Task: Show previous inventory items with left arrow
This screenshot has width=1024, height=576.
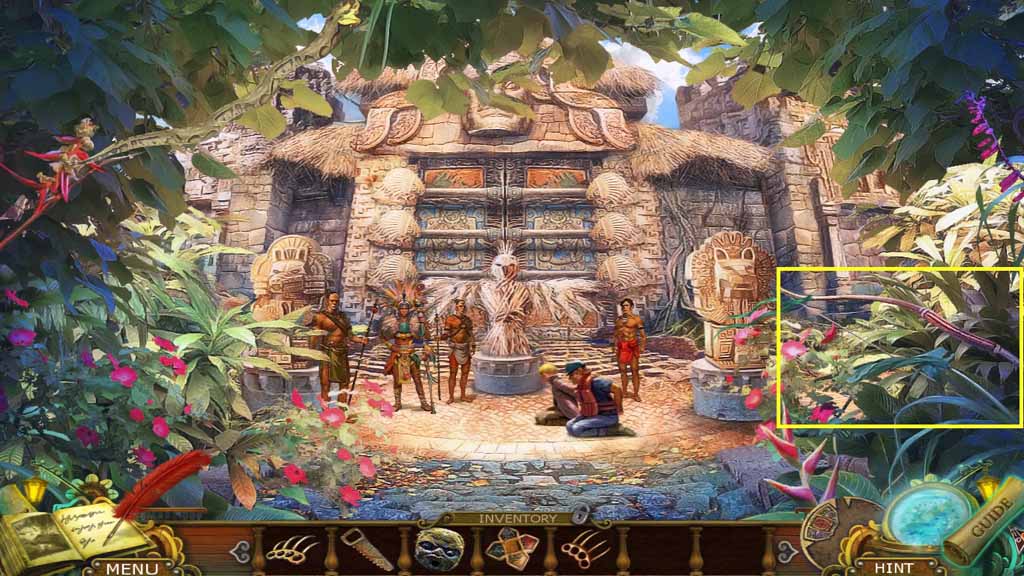Action: pos(238,551)
